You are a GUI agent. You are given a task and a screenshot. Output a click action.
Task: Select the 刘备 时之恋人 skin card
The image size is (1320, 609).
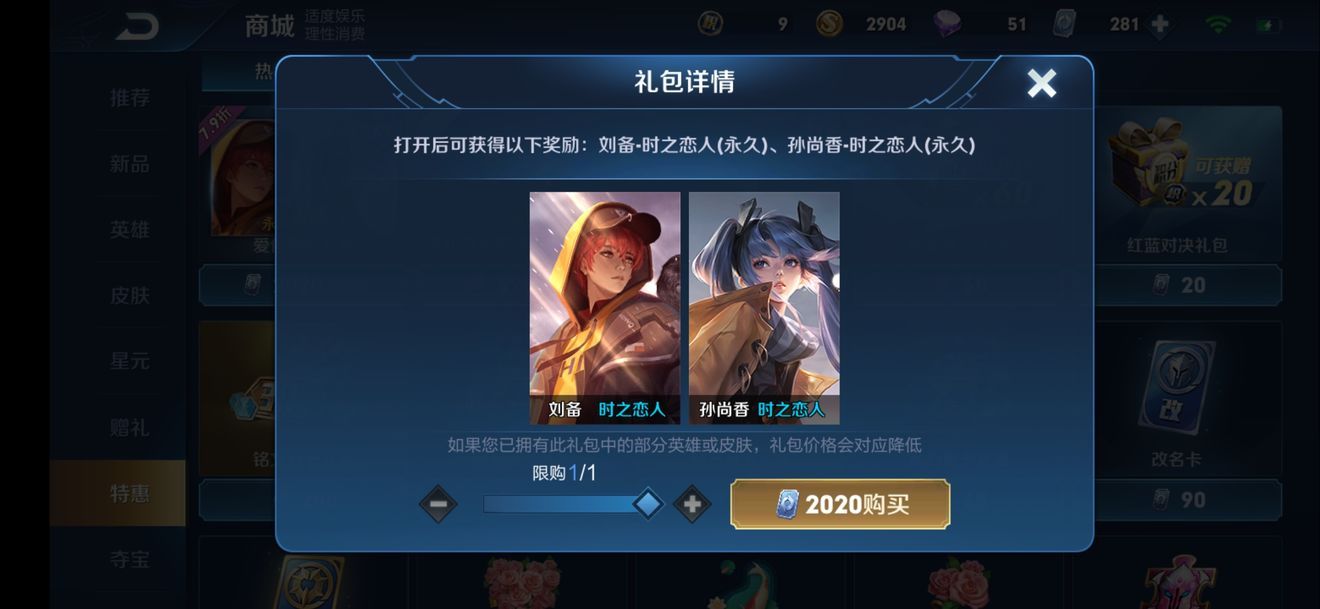click(604, 307)
